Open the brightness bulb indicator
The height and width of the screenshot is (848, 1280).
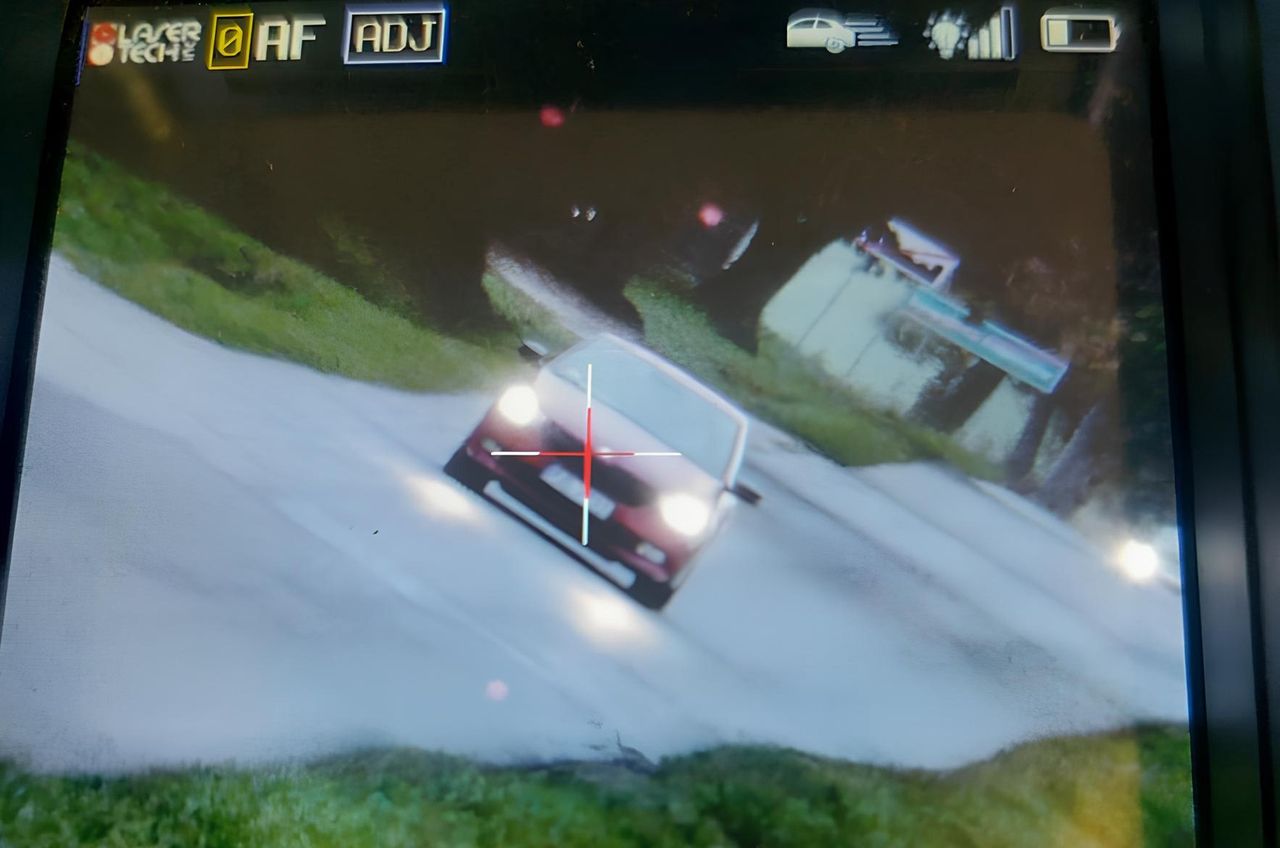tap(944, 34)
